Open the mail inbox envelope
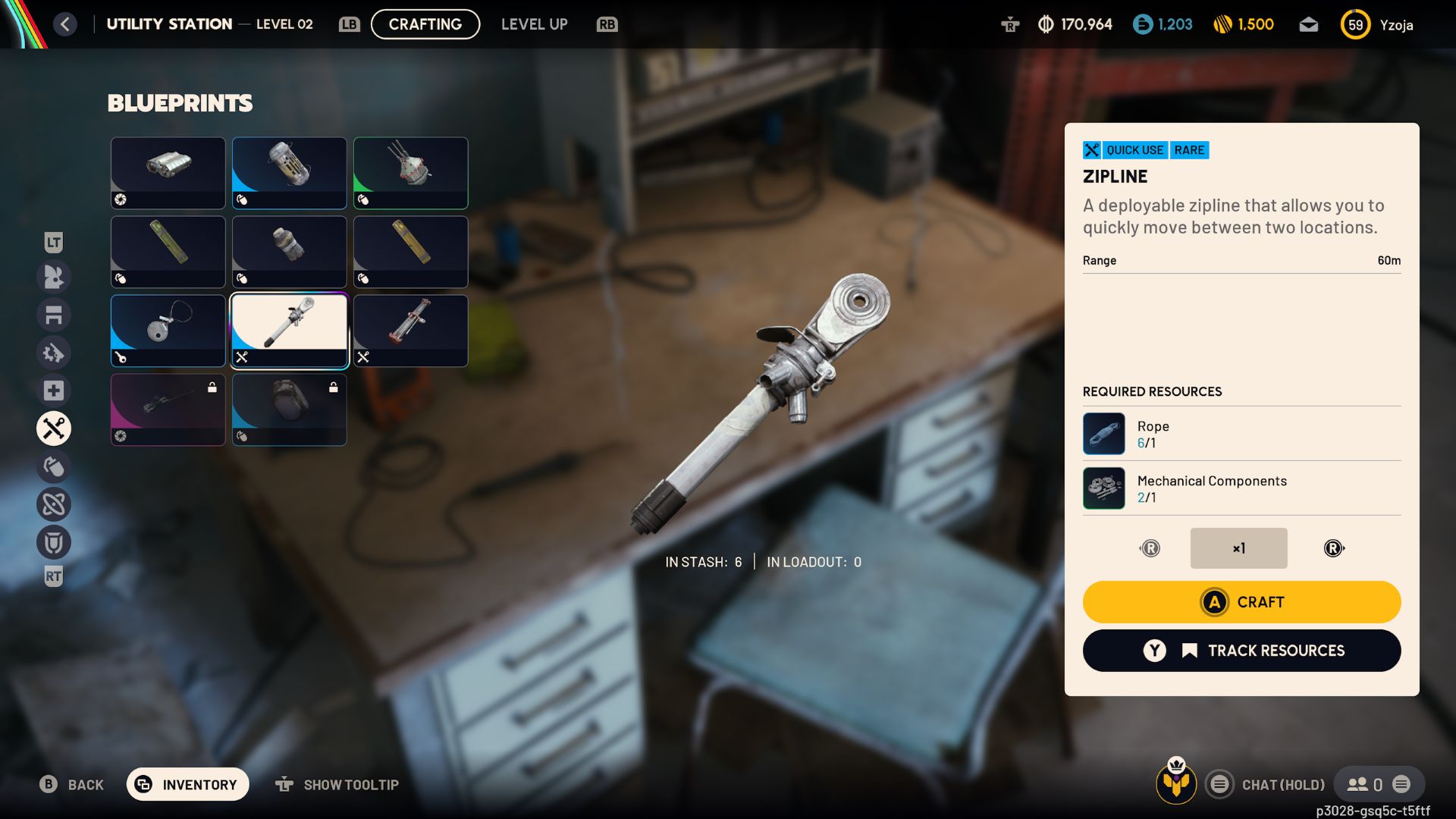This screenshot has height=819, width=1456. point(1308,25)
